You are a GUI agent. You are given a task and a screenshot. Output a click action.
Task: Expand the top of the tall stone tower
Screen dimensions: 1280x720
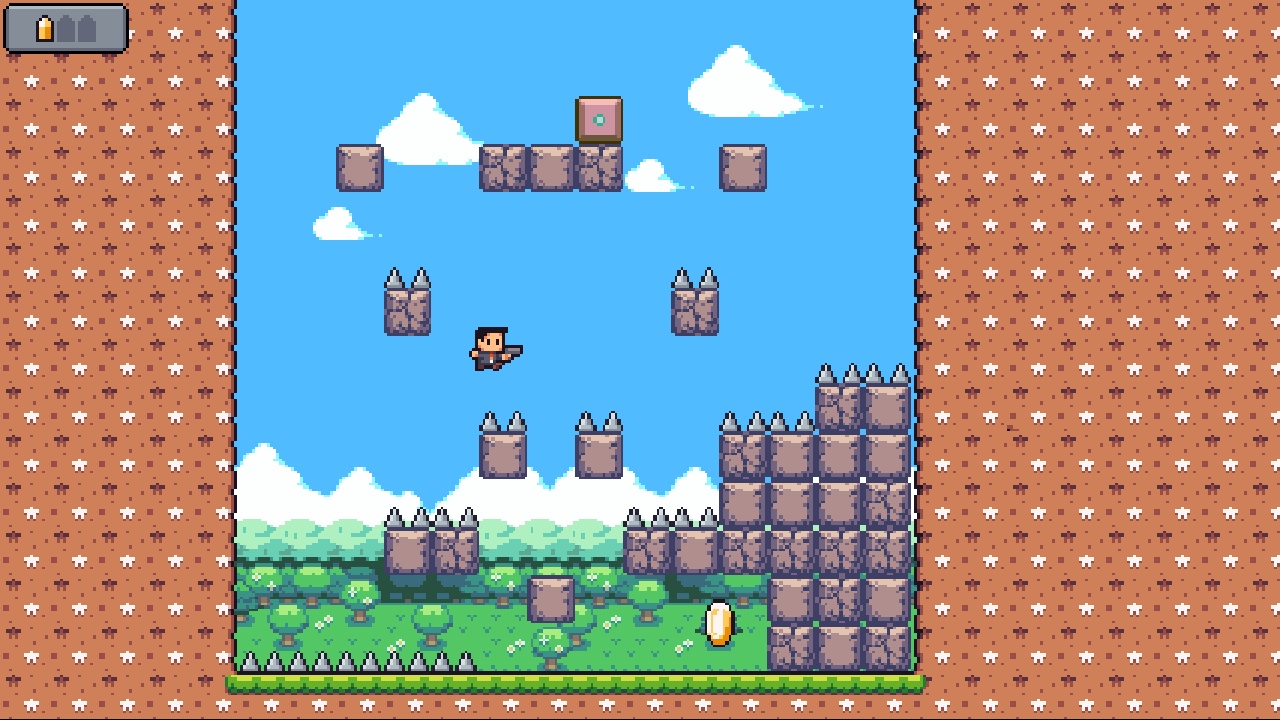coord(865,390)
